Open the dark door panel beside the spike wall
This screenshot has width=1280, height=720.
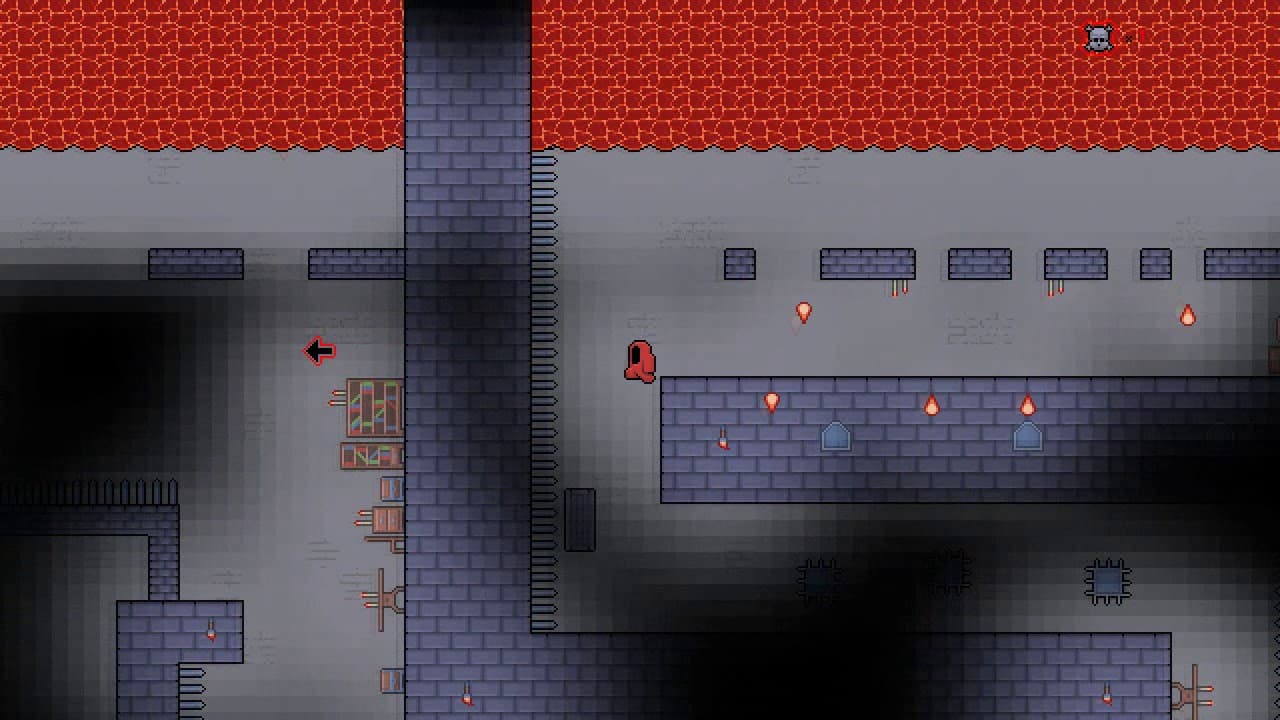(580, 518)
